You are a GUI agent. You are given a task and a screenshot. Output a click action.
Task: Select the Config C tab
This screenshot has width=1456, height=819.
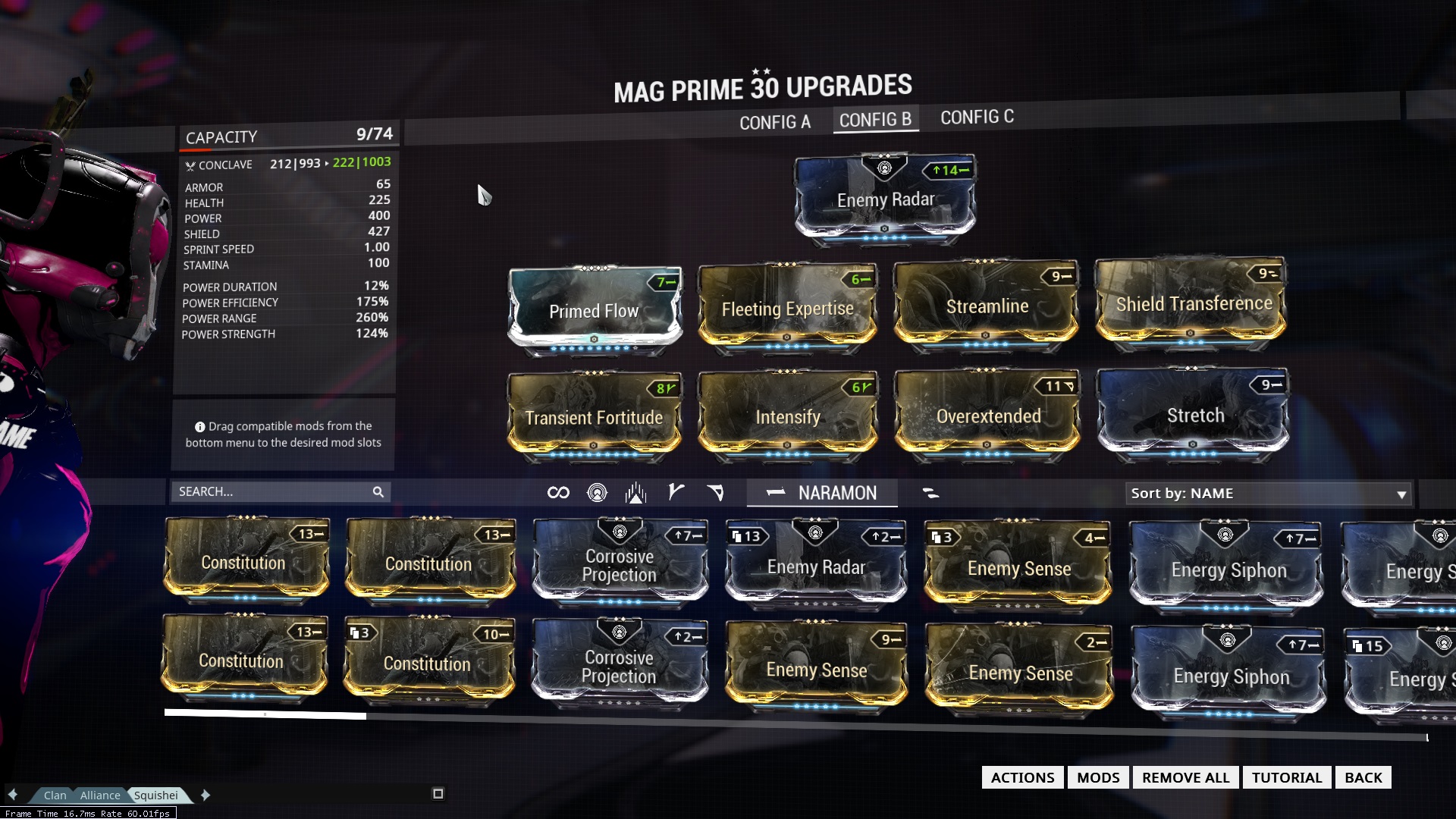point(977,118)
